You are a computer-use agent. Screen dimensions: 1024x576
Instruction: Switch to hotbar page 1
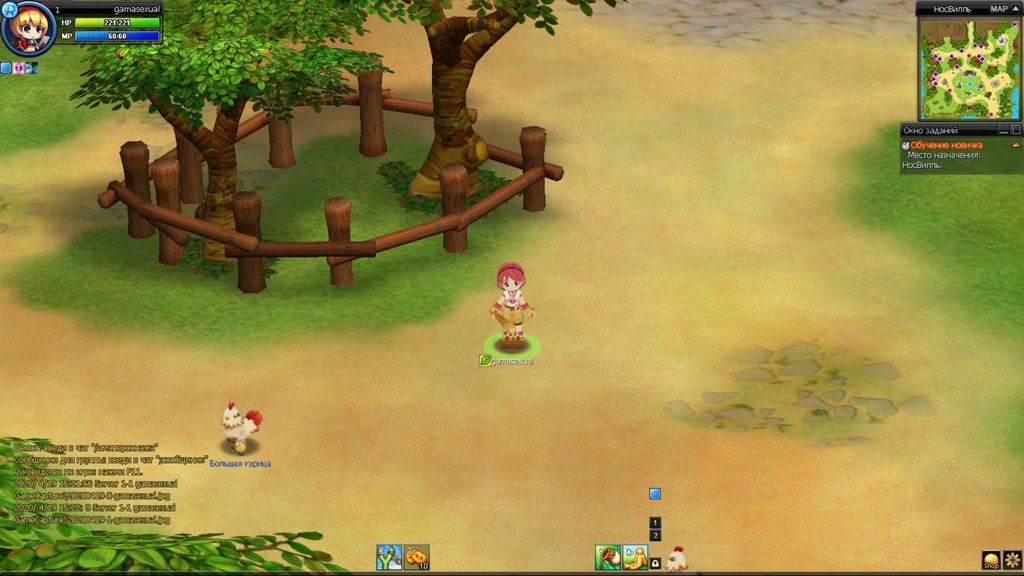pos(655,522)
